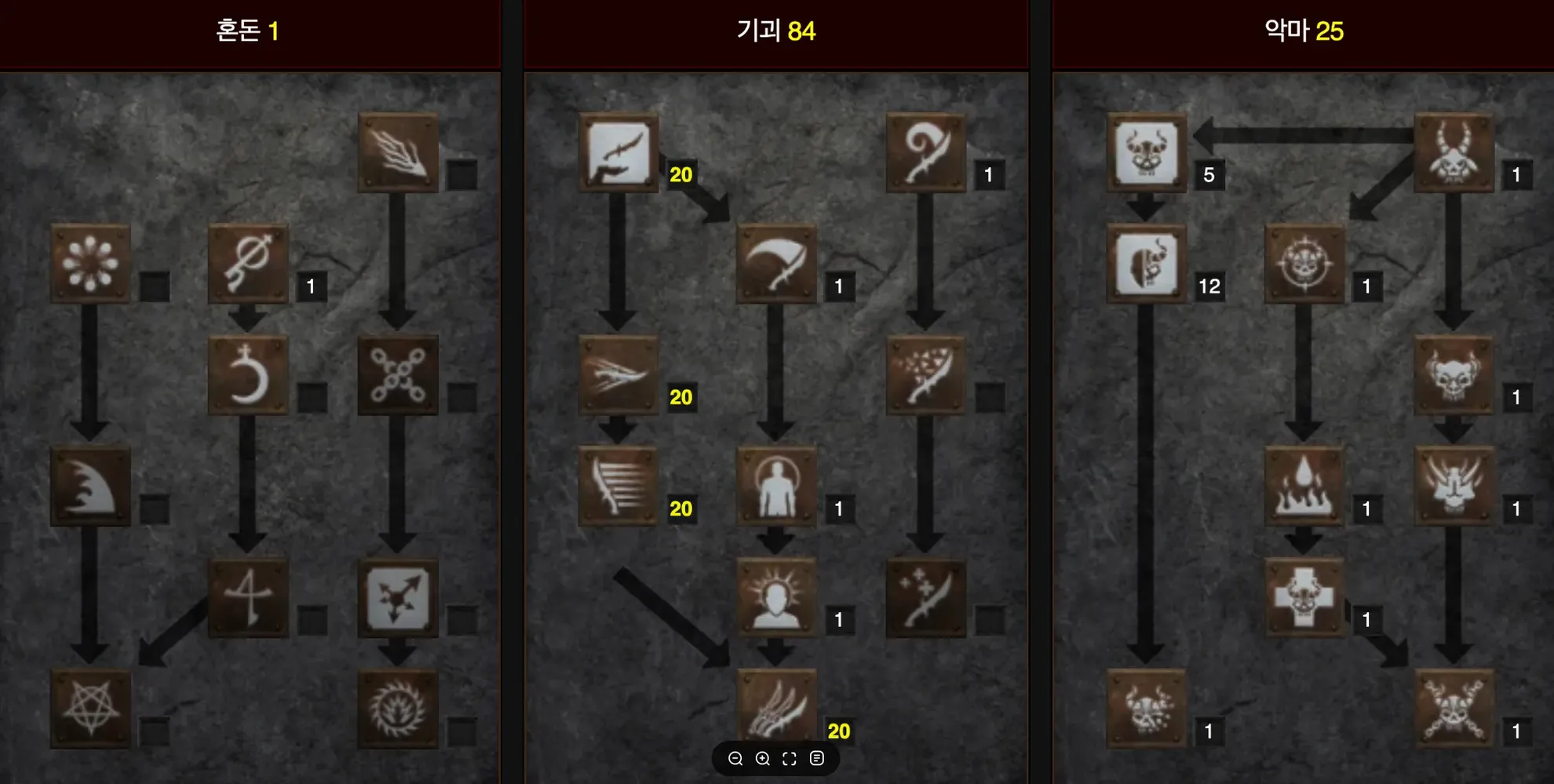Choose the radiant head bust skill

coord(776,598)
